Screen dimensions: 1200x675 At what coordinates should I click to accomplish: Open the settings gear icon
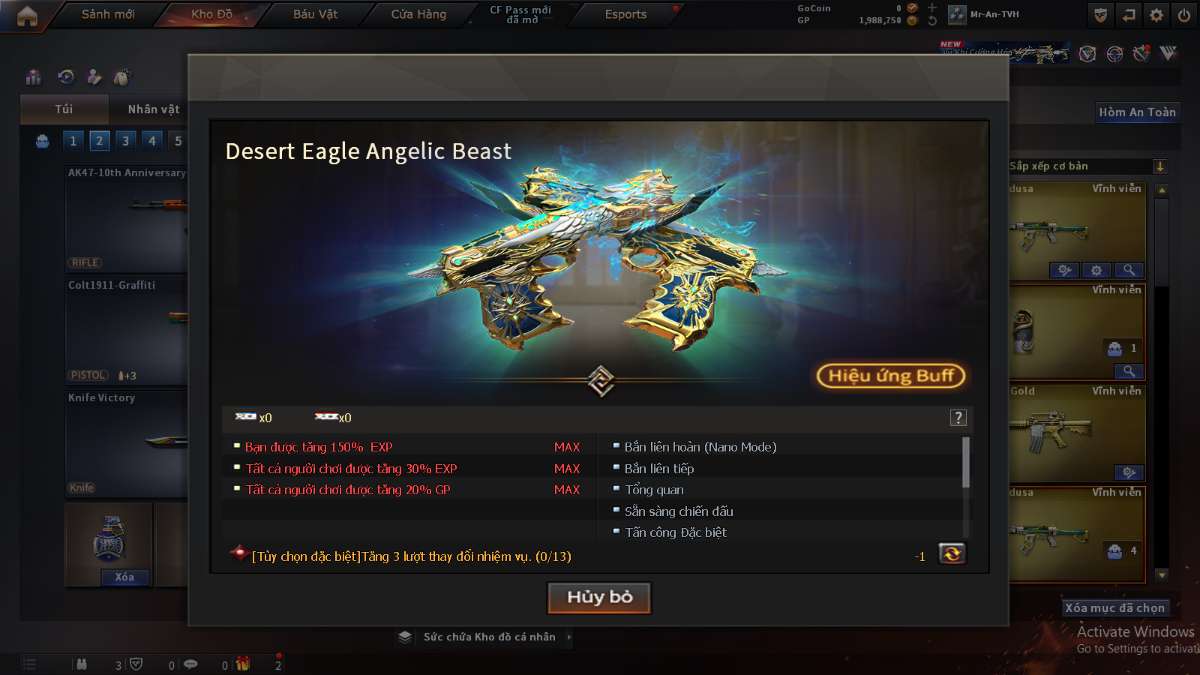coord(1157,15)
